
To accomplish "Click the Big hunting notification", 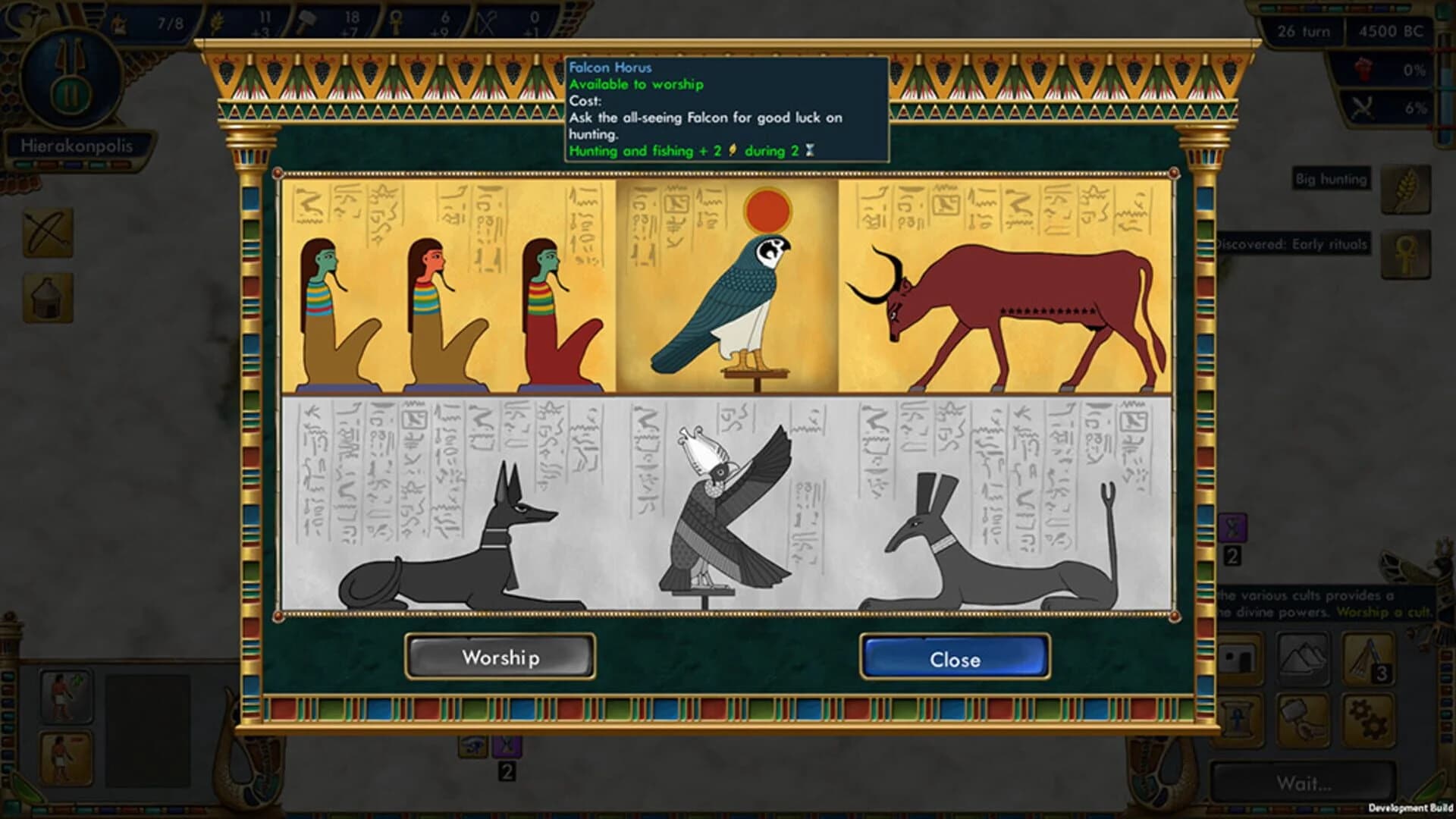I will point(1331,180).
